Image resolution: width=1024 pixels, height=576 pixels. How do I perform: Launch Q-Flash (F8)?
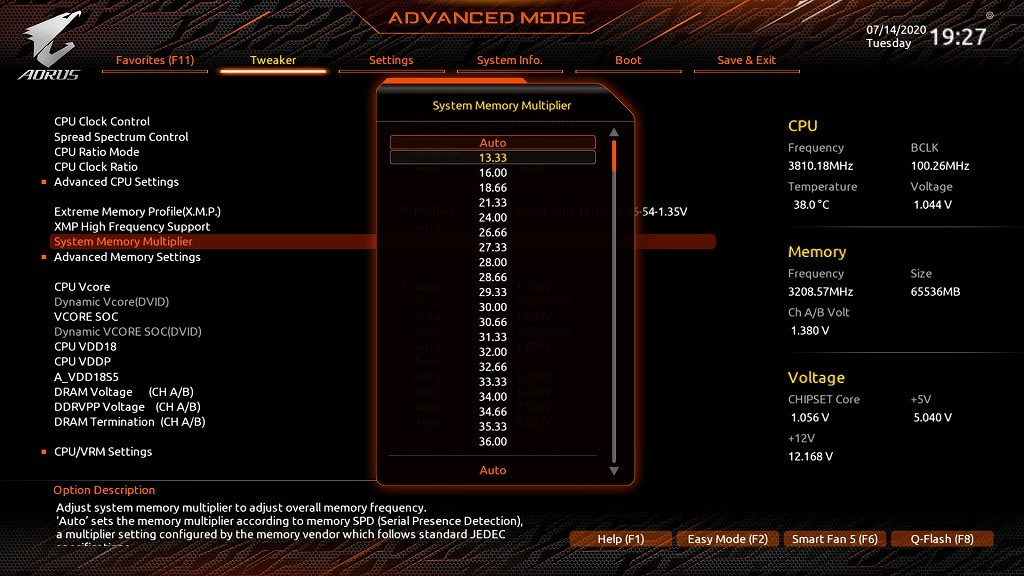[x=942, y=539]
